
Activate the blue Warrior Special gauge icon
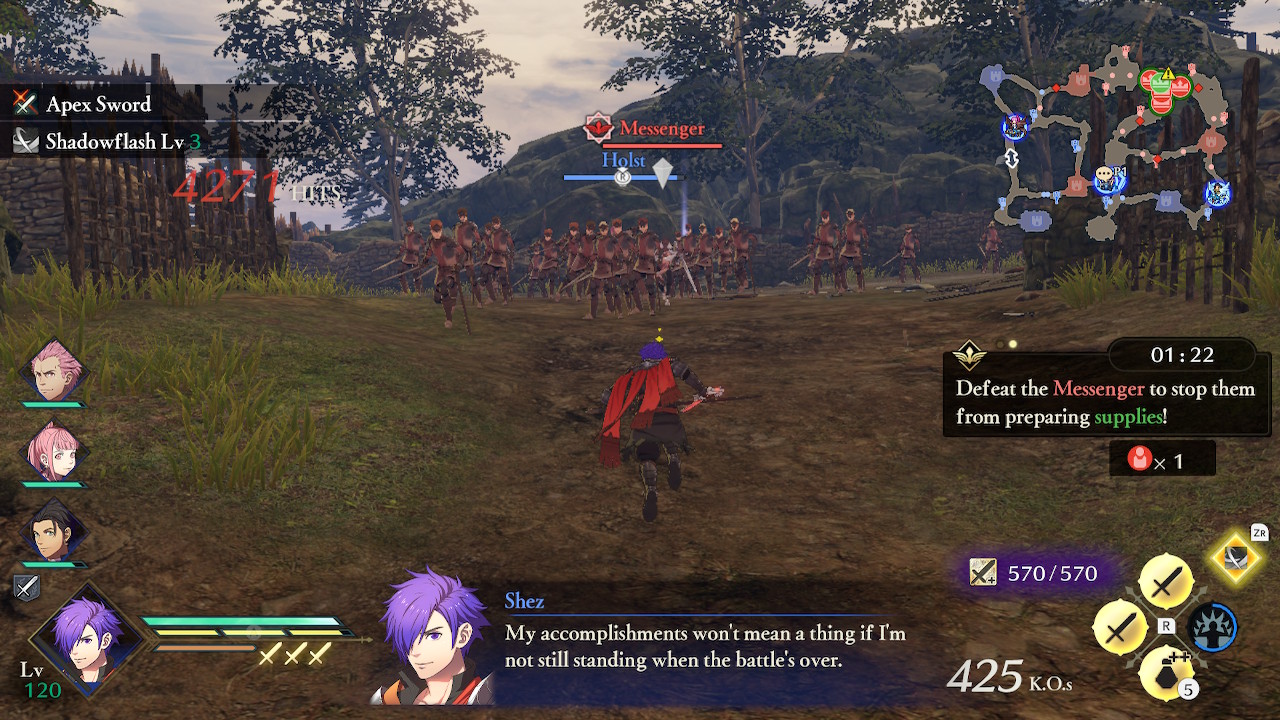coord(1212,626)
